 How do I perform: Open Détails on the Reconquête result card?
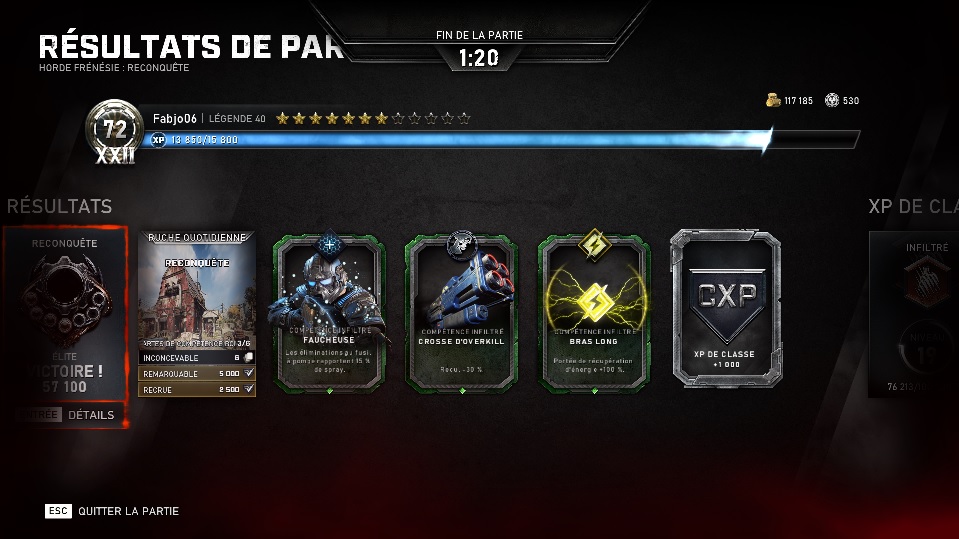[91, 415]
